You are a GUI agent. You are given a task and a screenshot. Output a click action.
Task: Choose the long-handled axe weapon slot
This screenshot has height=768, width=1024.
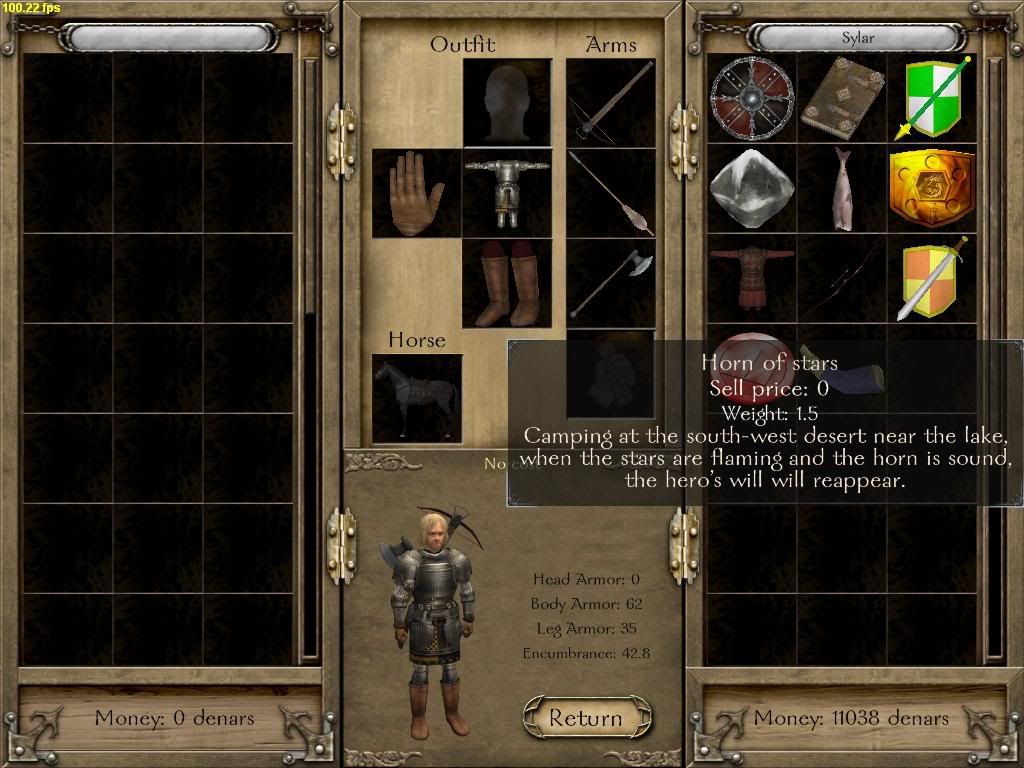point(611,284)
